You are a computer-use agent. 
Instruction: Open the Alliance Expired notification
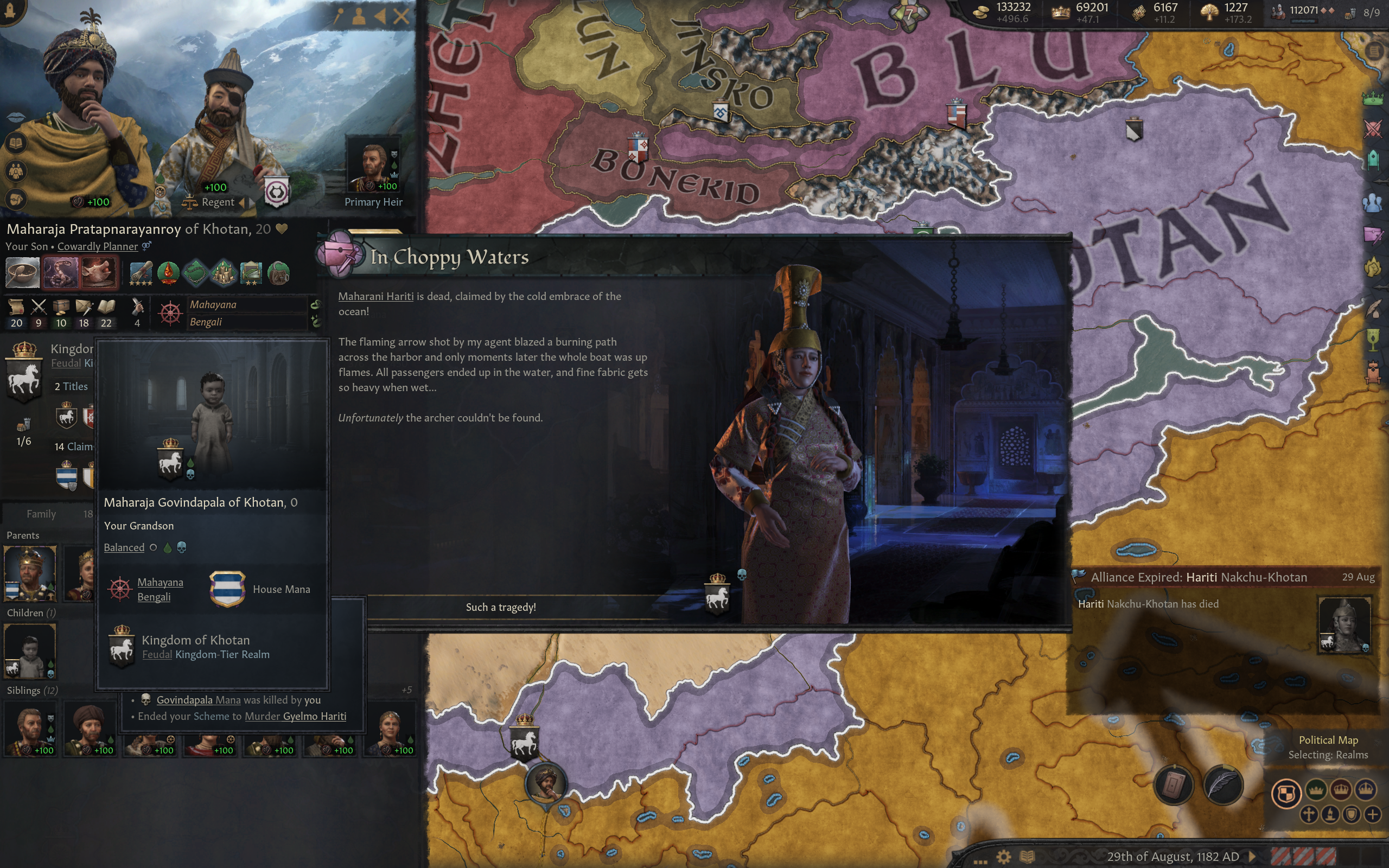tap(1199, 578)
